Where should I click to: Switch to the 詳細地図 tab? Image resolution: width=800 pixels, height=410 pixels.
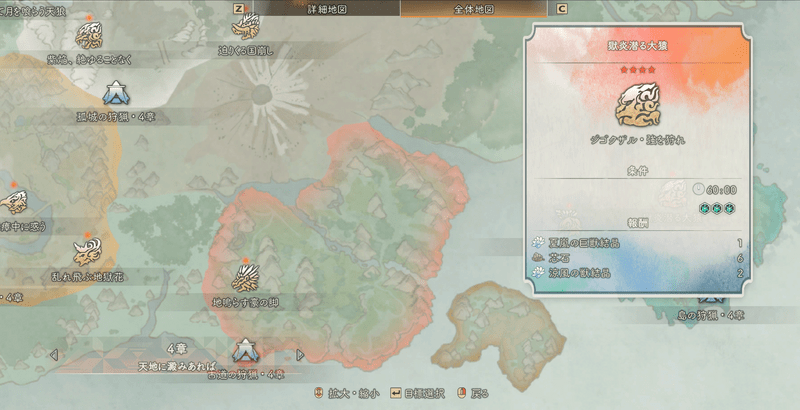325,8
